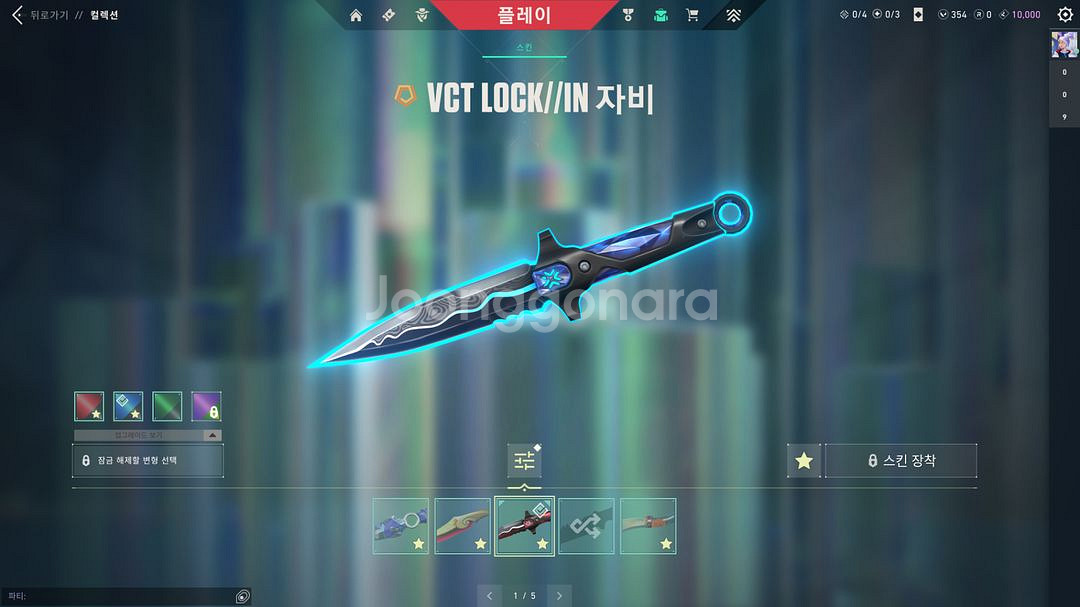Open the home screen icon
This screenshot has width=1080, height=607.
356,15
